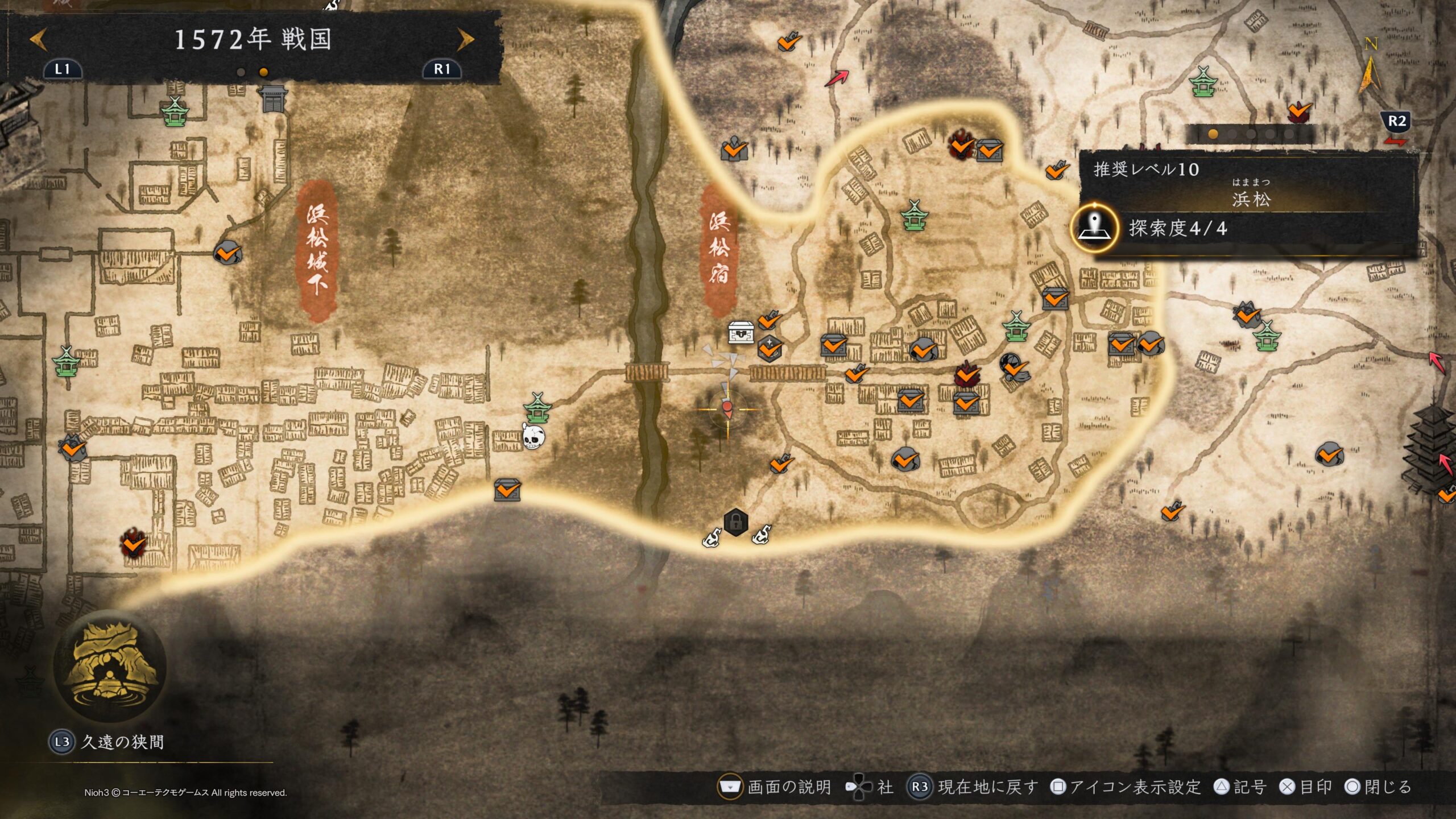The image size is (1456, 819).
Task: Click the 探索度 exploration pin icon
Action: pos(1094,228)
